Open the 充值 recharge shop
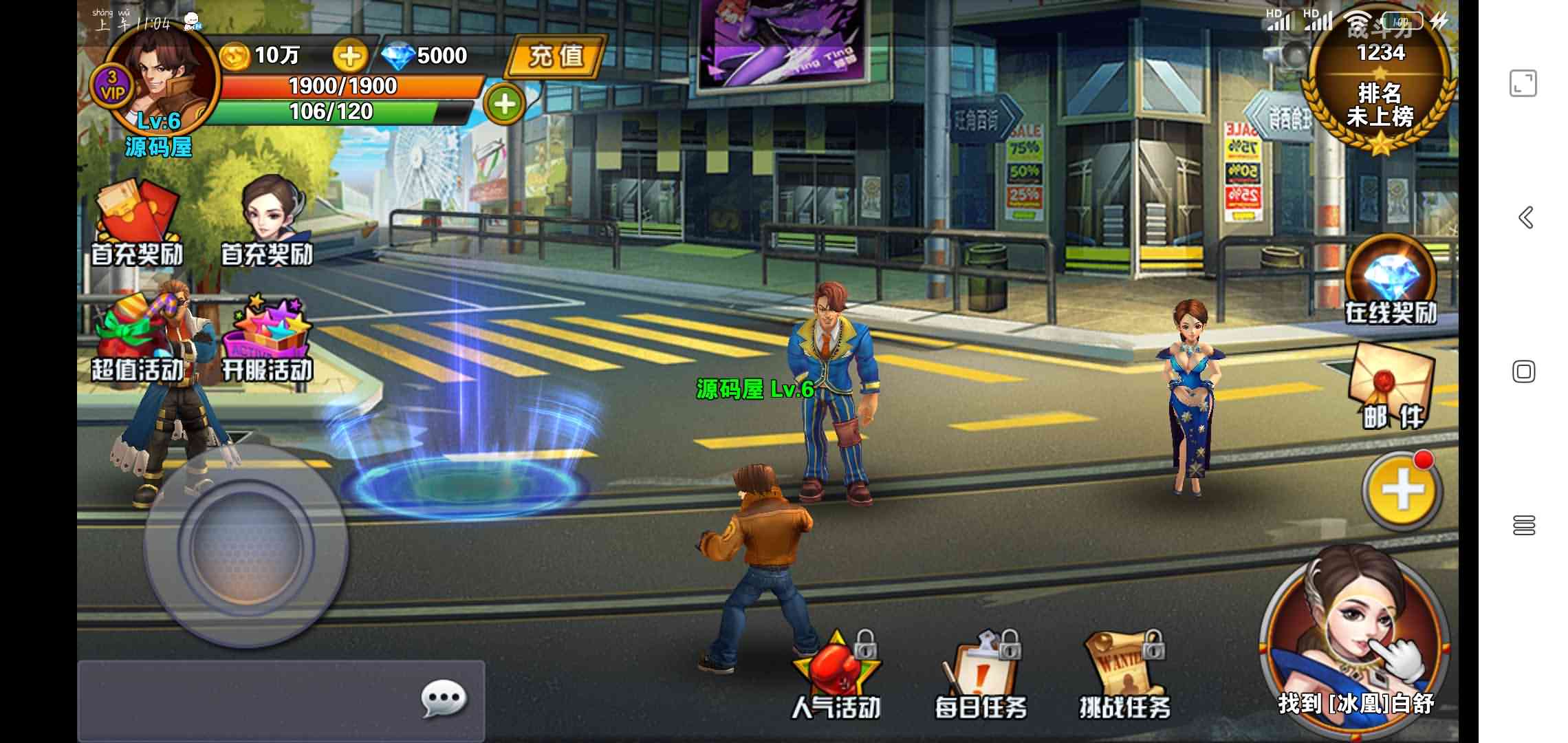Image resolution: width=1568 pixels, height=743 pixels. pyautogui.click(x=556, y=56)
